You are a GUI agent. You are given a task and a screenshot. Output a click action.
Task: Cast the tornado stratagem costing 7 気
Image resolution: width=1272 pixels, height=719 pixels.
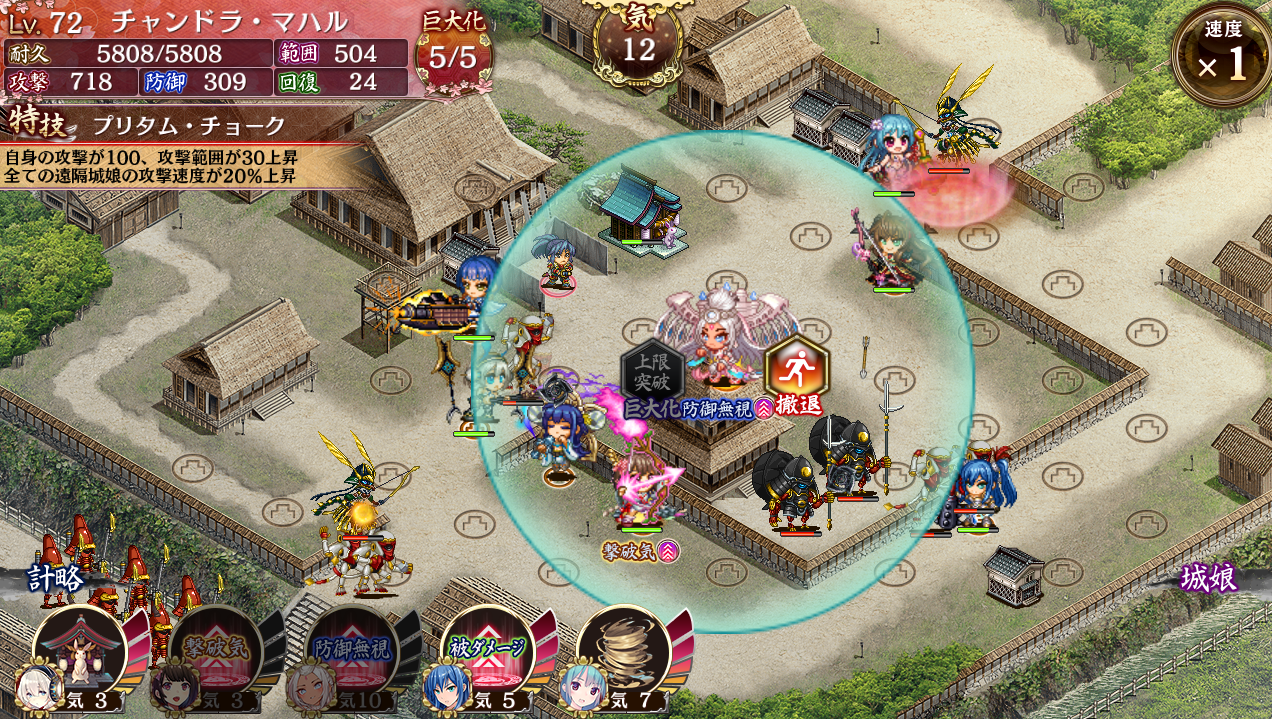[x=623, y=652]
